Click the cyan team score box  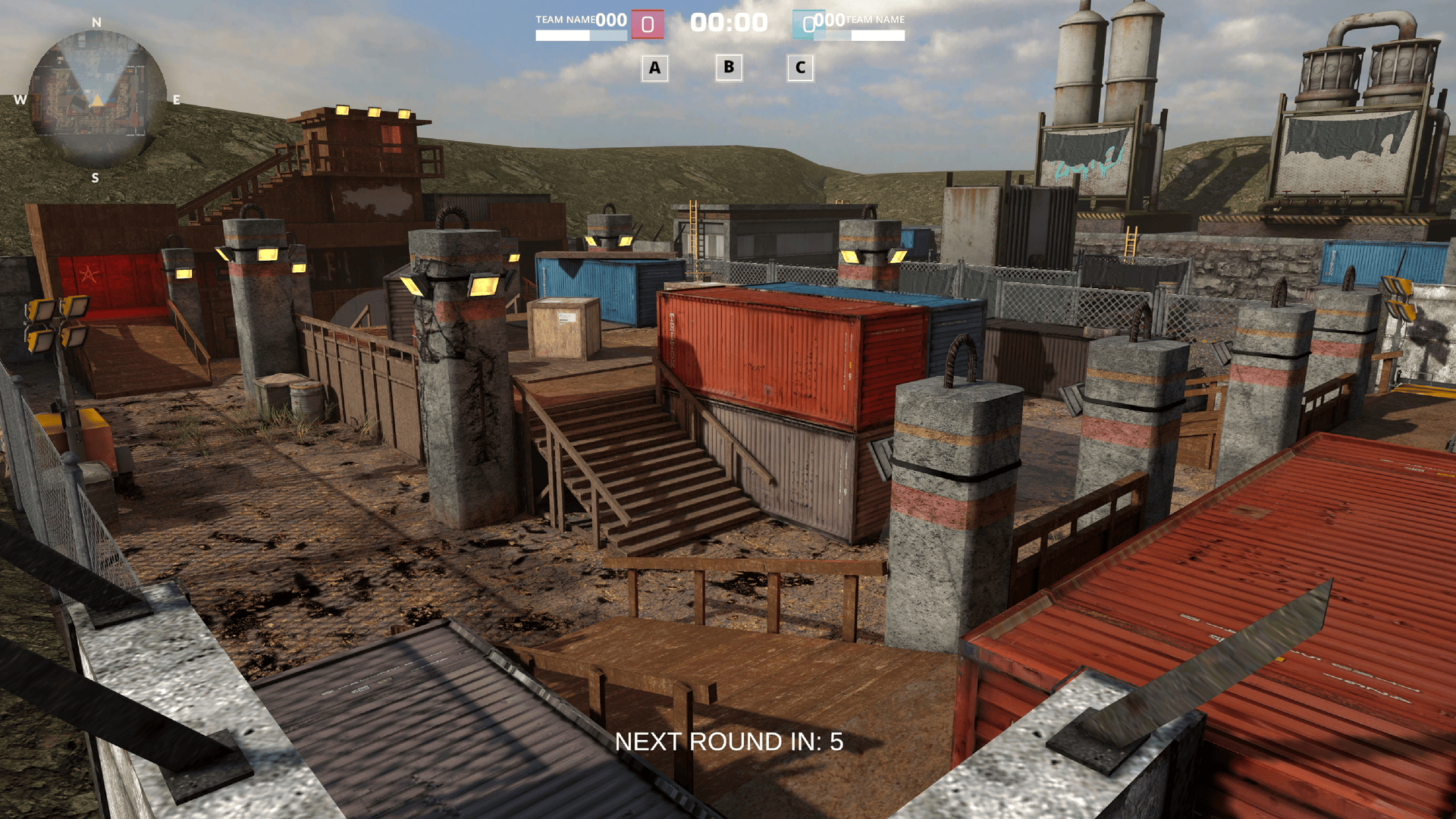pyautogui.click(x=808, y=23)
